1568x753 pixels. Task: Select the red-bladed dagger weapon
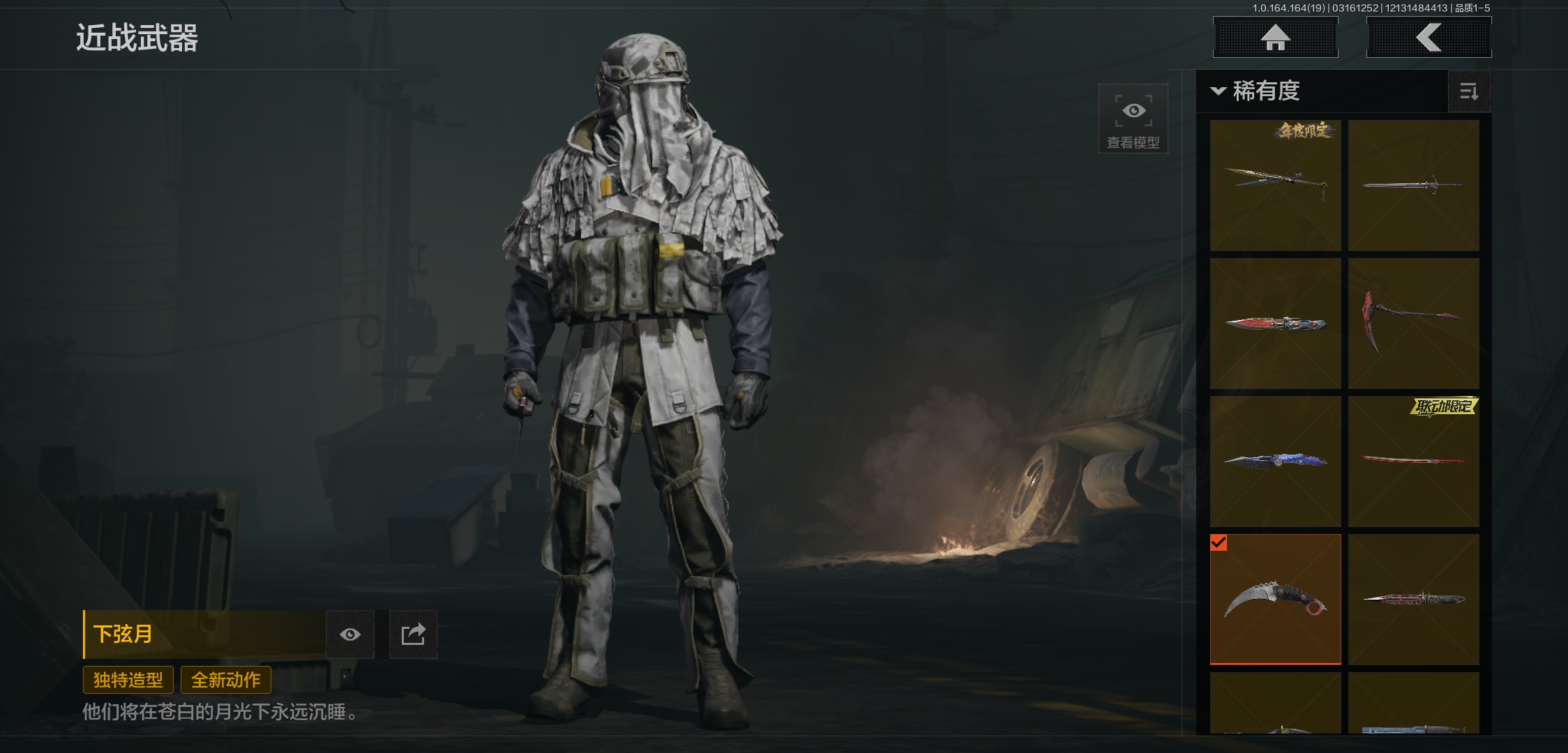1275,324
